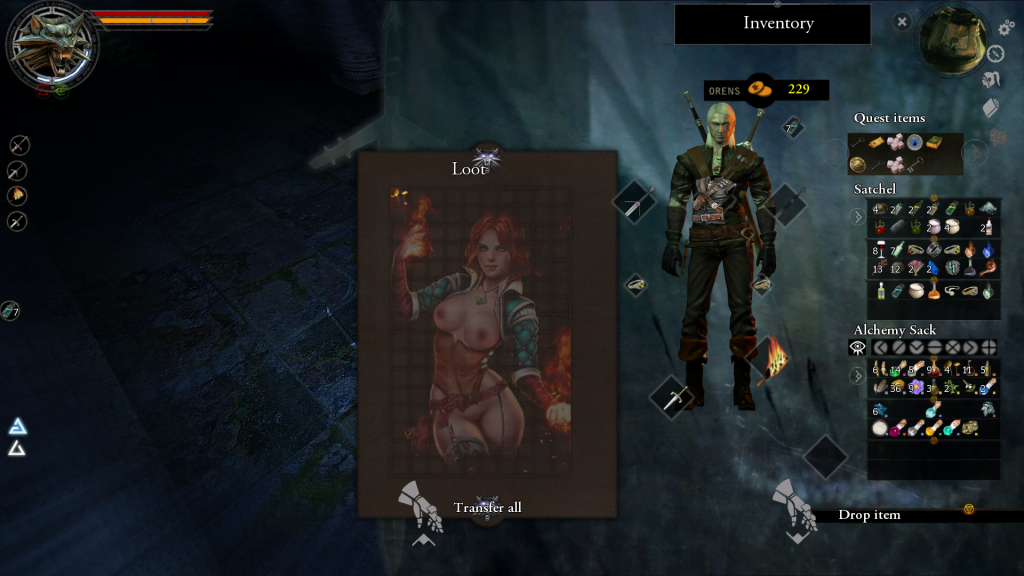Viewport: 1024px width, 576px height.
Task: Select the gold coin quest item
Action: (857, 164)
